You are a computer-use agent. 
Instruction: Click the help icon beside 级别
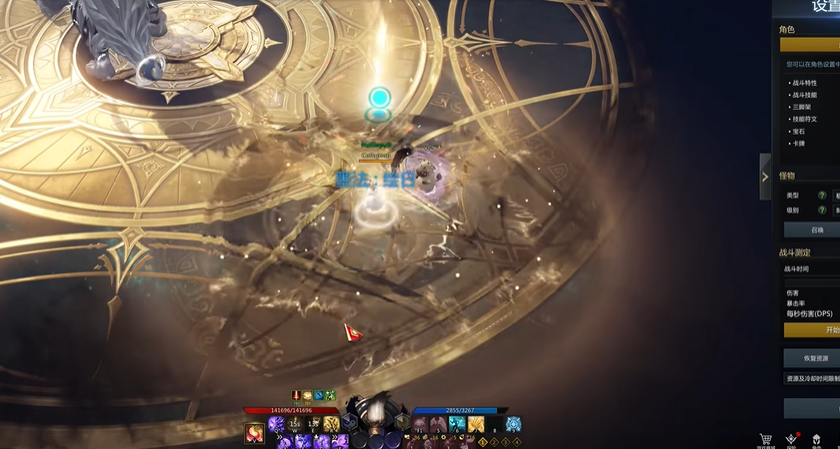(x=822, y=210)
